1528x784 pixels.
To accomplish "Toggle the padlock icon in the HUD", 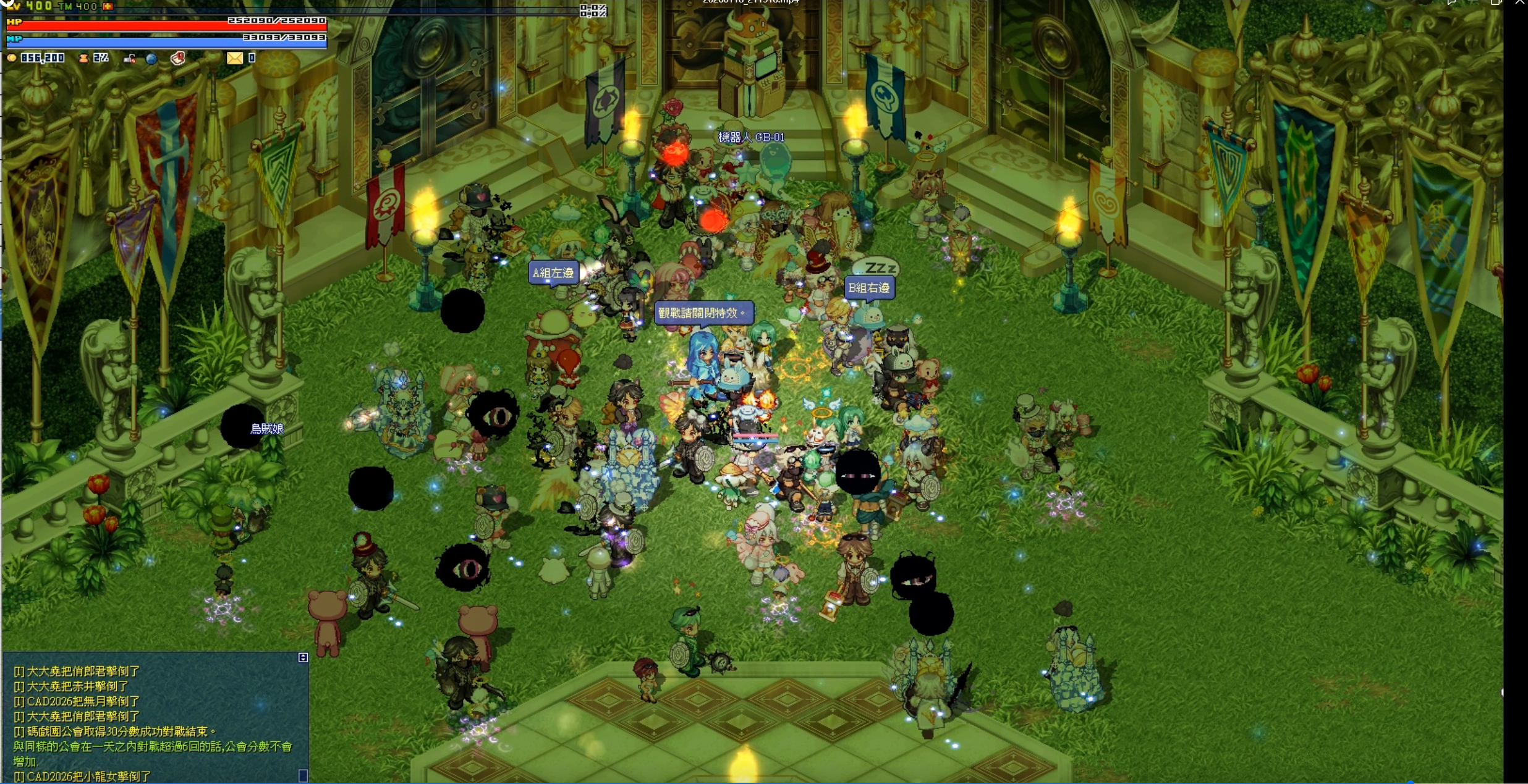I will (129, 59).
